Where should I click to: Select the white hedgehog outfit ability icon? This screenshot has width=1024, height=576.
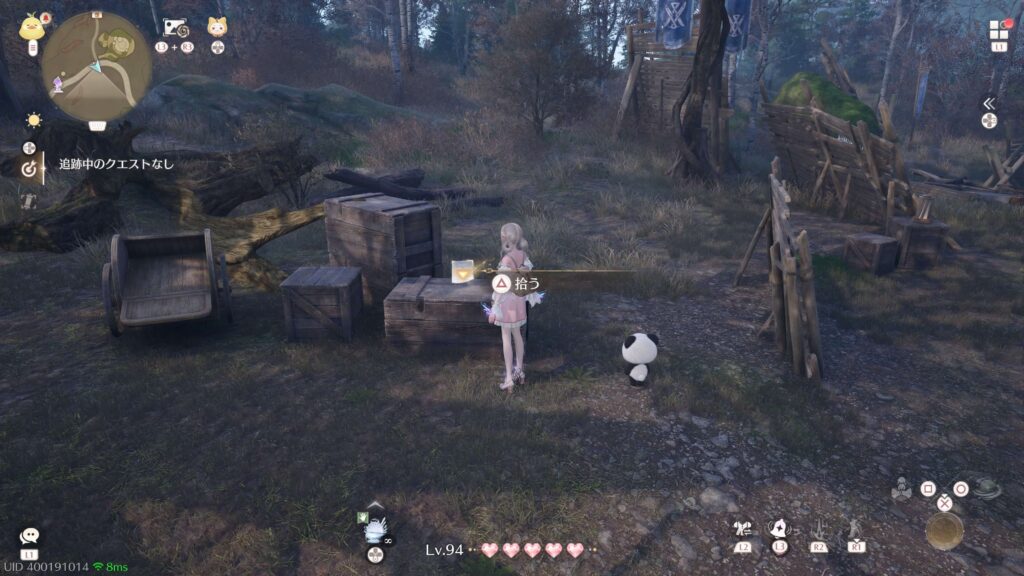click(x=375, y=529)
